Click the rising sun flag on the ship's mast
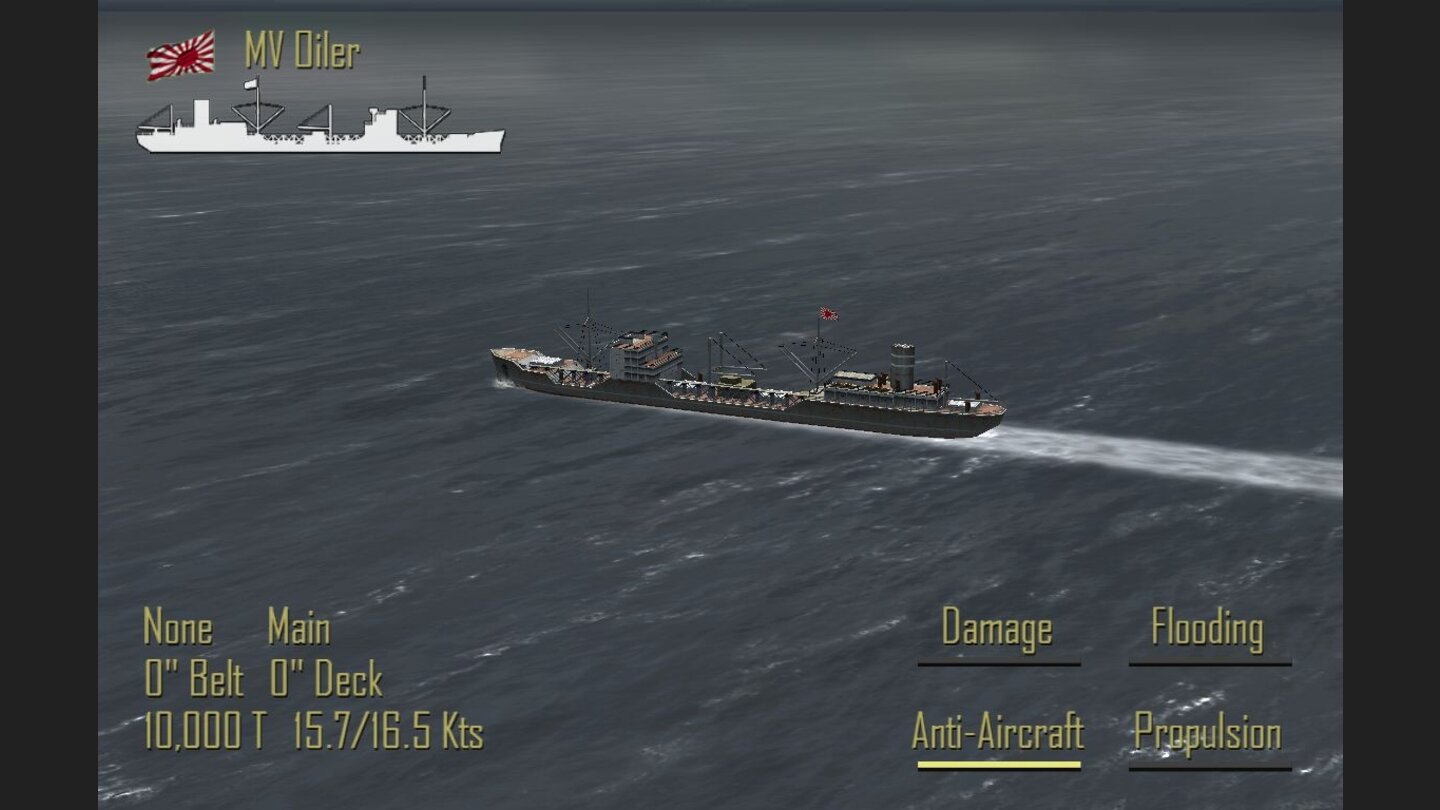Image resolution: width=1440 pixels, height=810 pixels. coord(828,313)
